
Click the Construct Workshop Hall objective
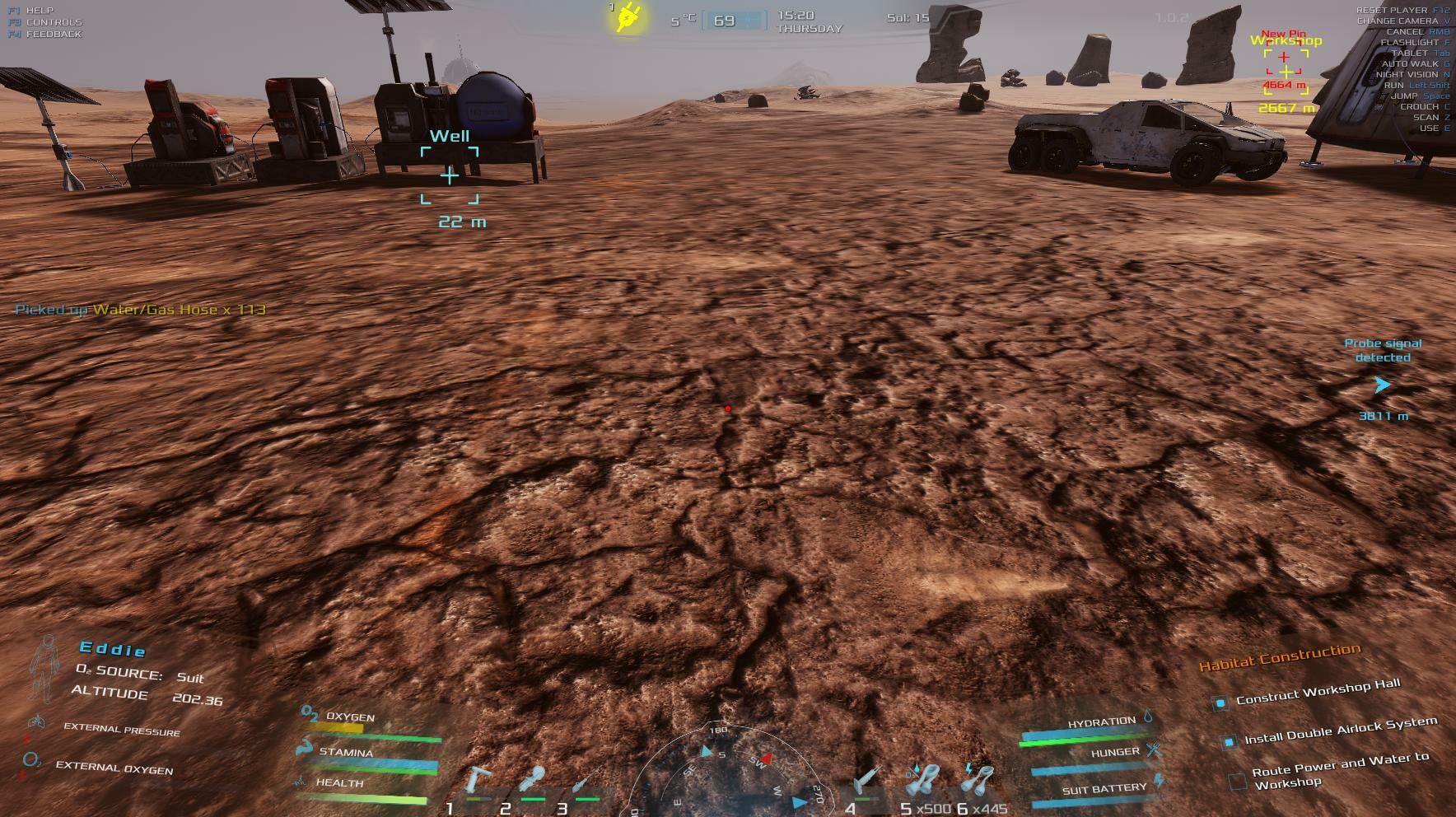(1318, 693)
